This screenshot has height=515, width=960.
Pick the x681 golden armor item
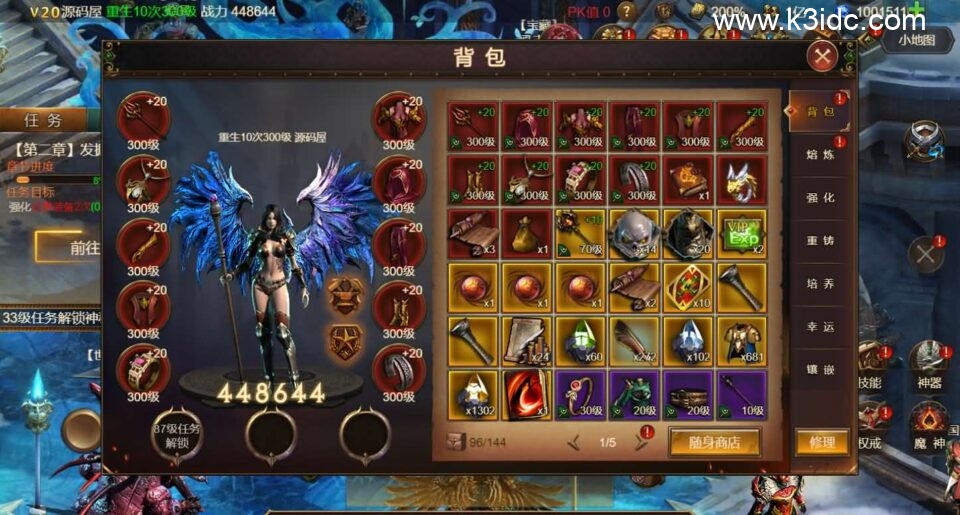741,341
